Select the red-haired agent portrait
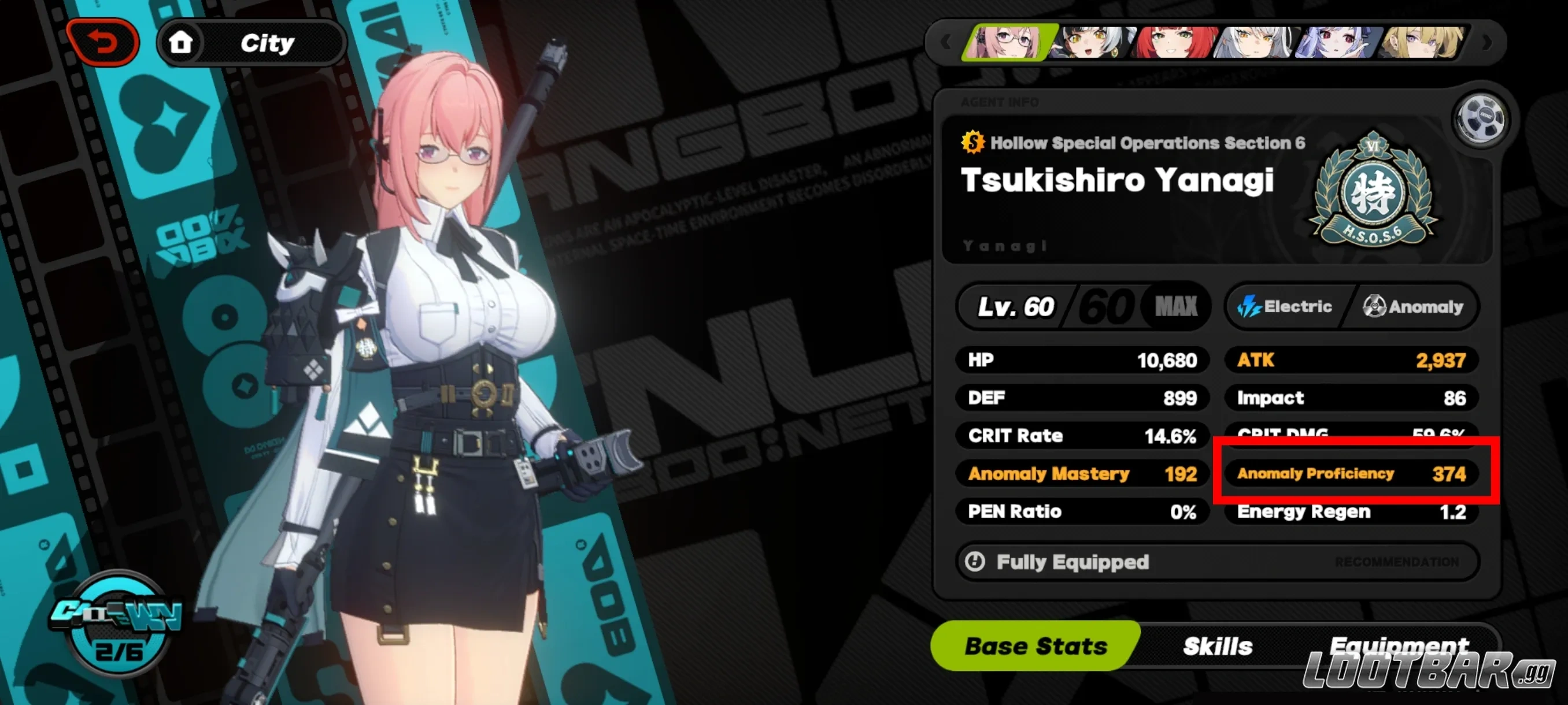The width and height of the screenshot is (1568, 705). click(1174, 43)
